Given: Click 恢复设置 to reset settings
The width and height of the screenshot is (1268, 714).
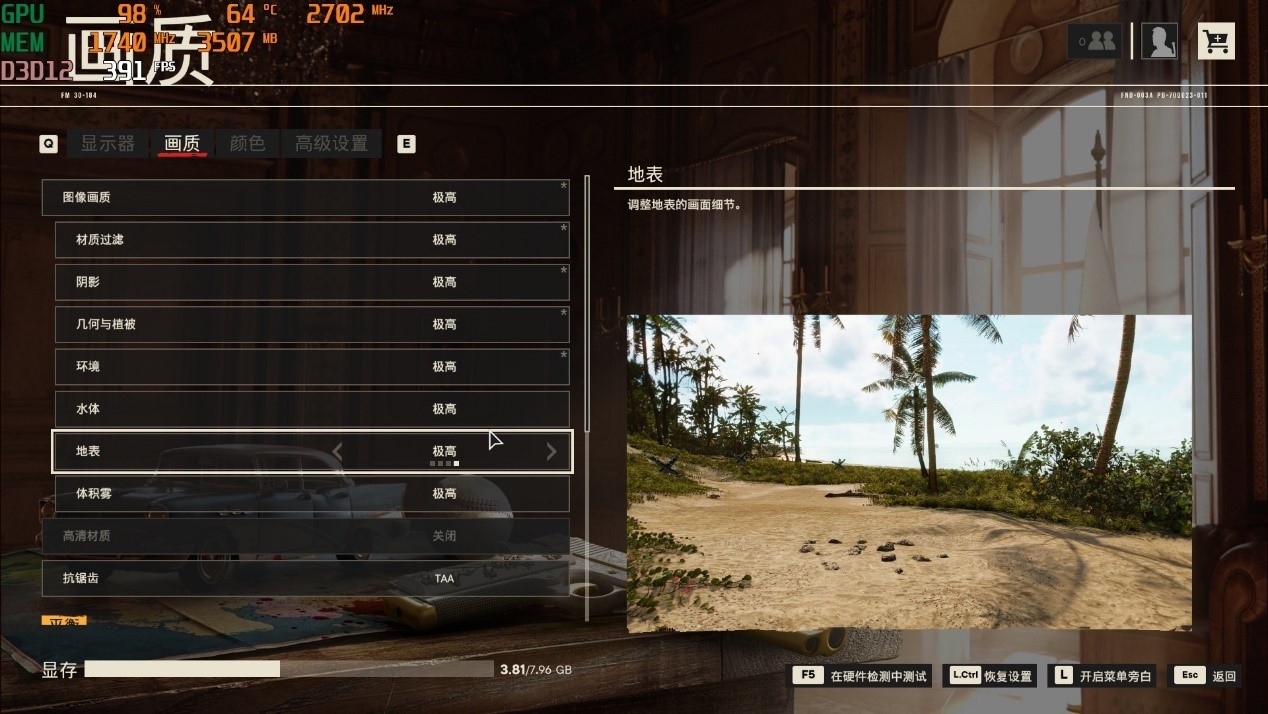Looking at the screenshot, I should [990, 676].
